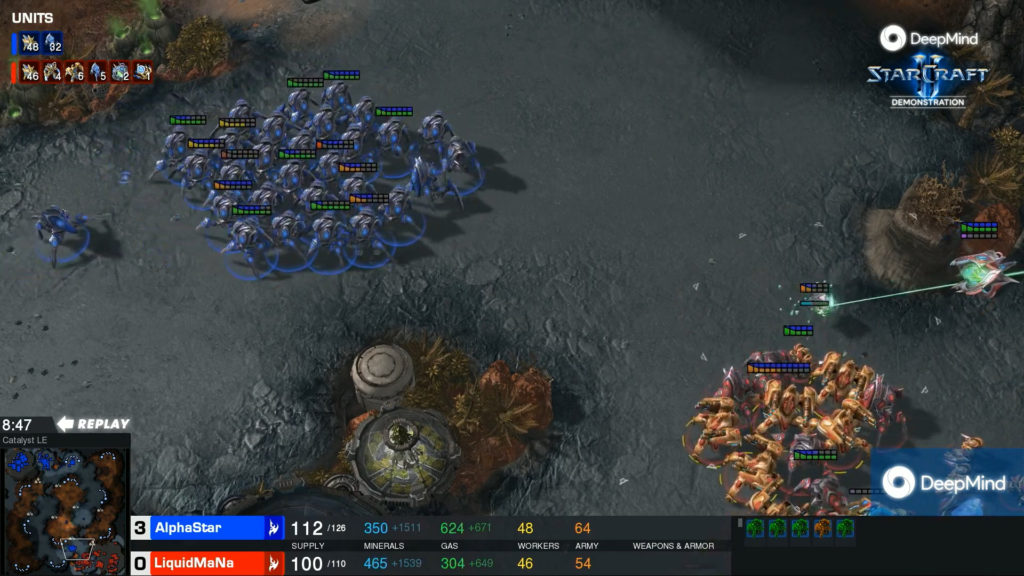Choose the orange damaged unit wireframe
The width and height of the screenshot is (1024, 576).
tap(823, 528)
